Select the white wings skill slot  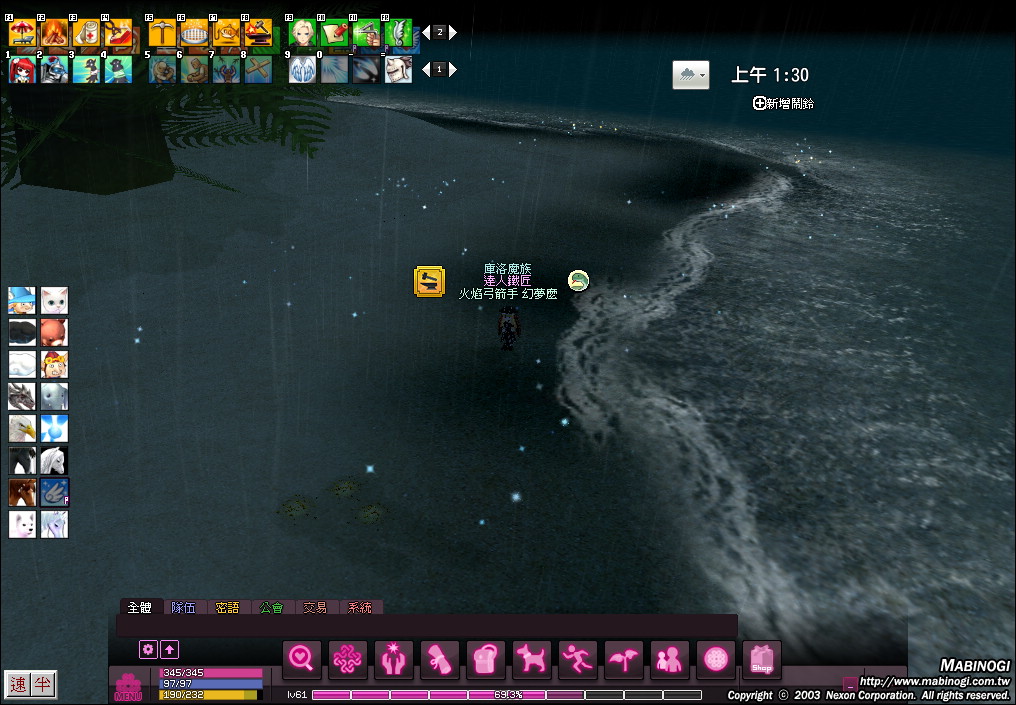[x=302, y=69]
